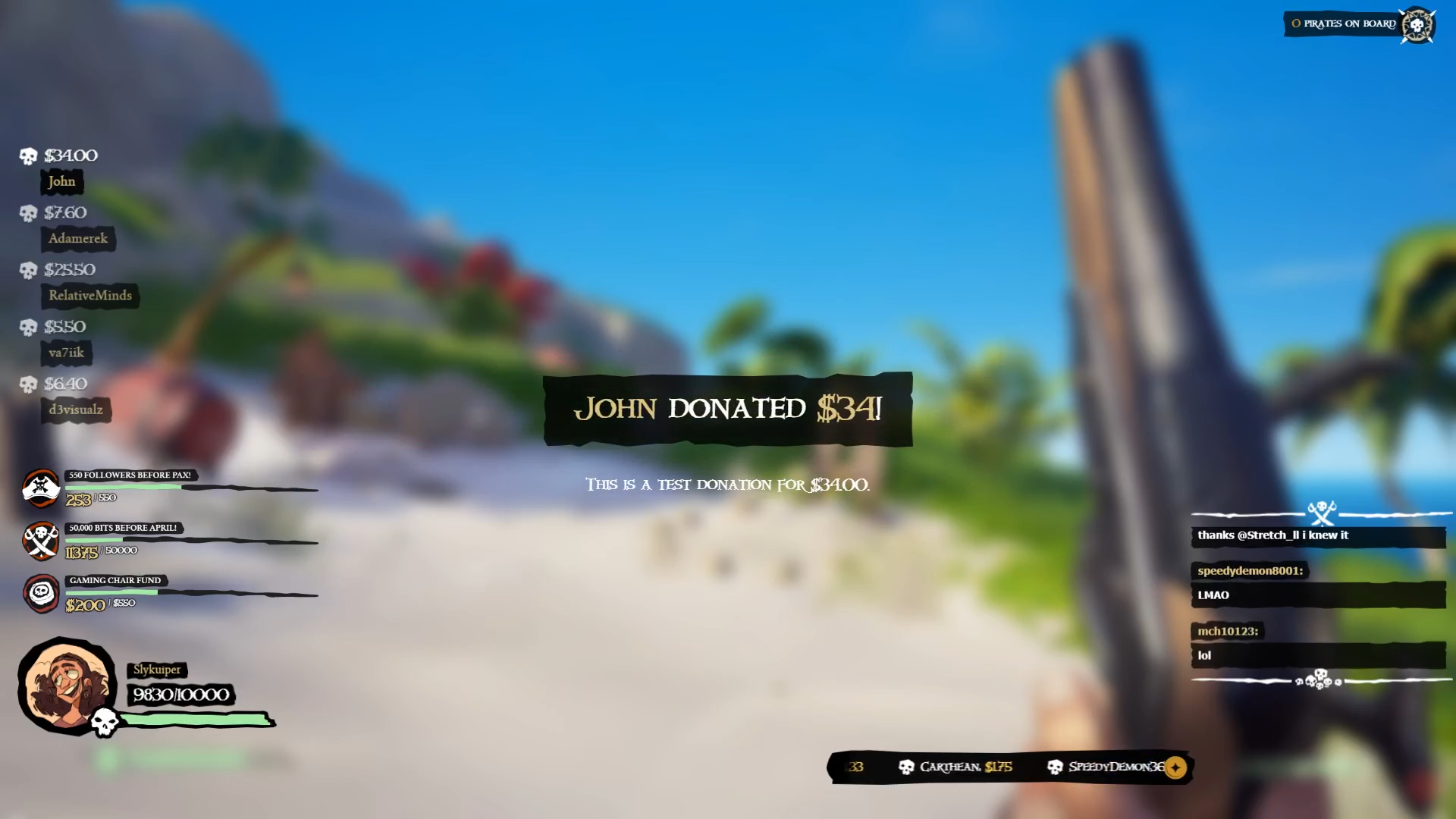
Task: Click the Pirates on Board skull emblem
Action: tap(1417, 25)
